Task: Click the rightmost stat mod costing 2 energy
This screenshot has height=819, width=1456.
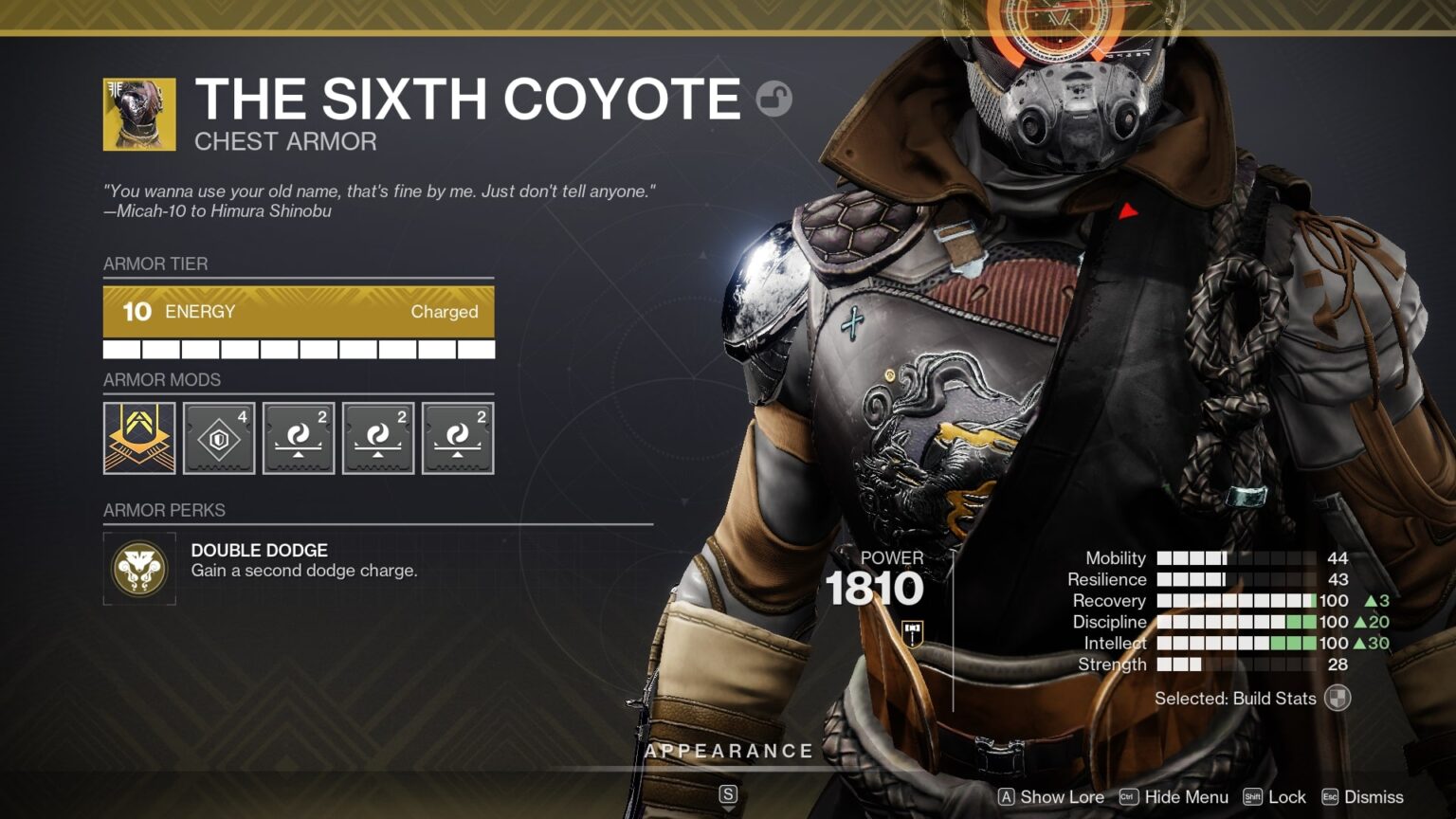Action: pos(457,437)
